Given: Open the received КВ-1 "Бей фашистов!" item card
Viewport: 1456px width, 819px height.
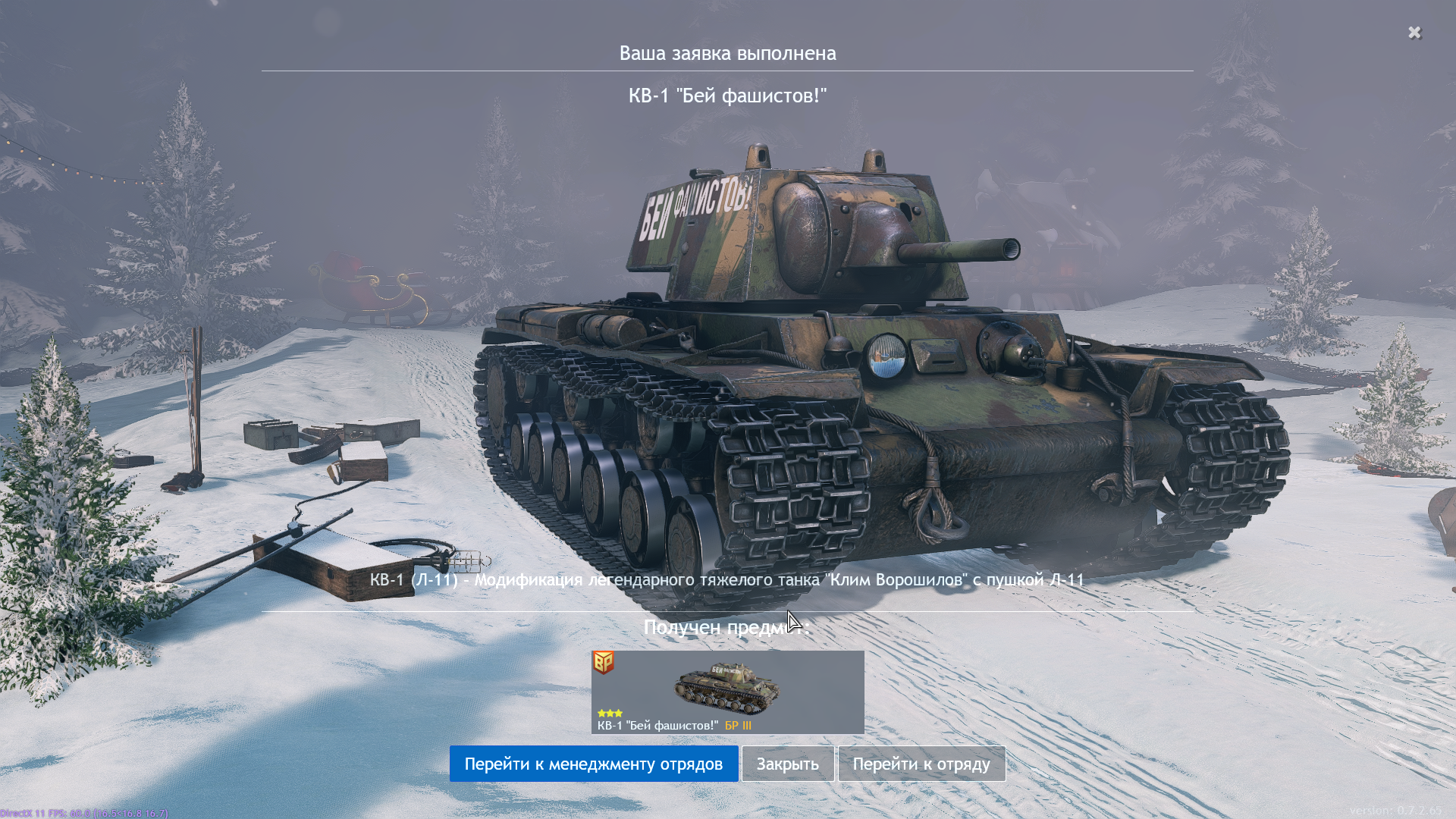Looking at the screenshot, I should click(727, 692).
